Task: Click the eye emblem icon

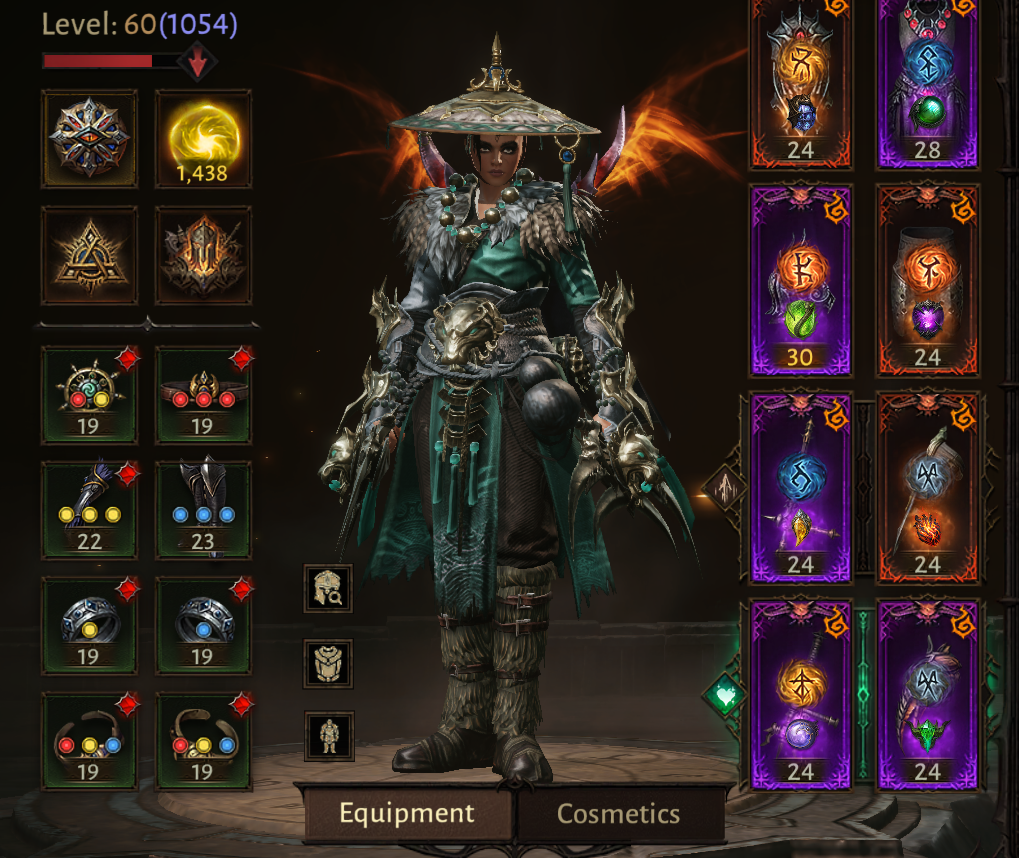Action: (x=89, y=139)
